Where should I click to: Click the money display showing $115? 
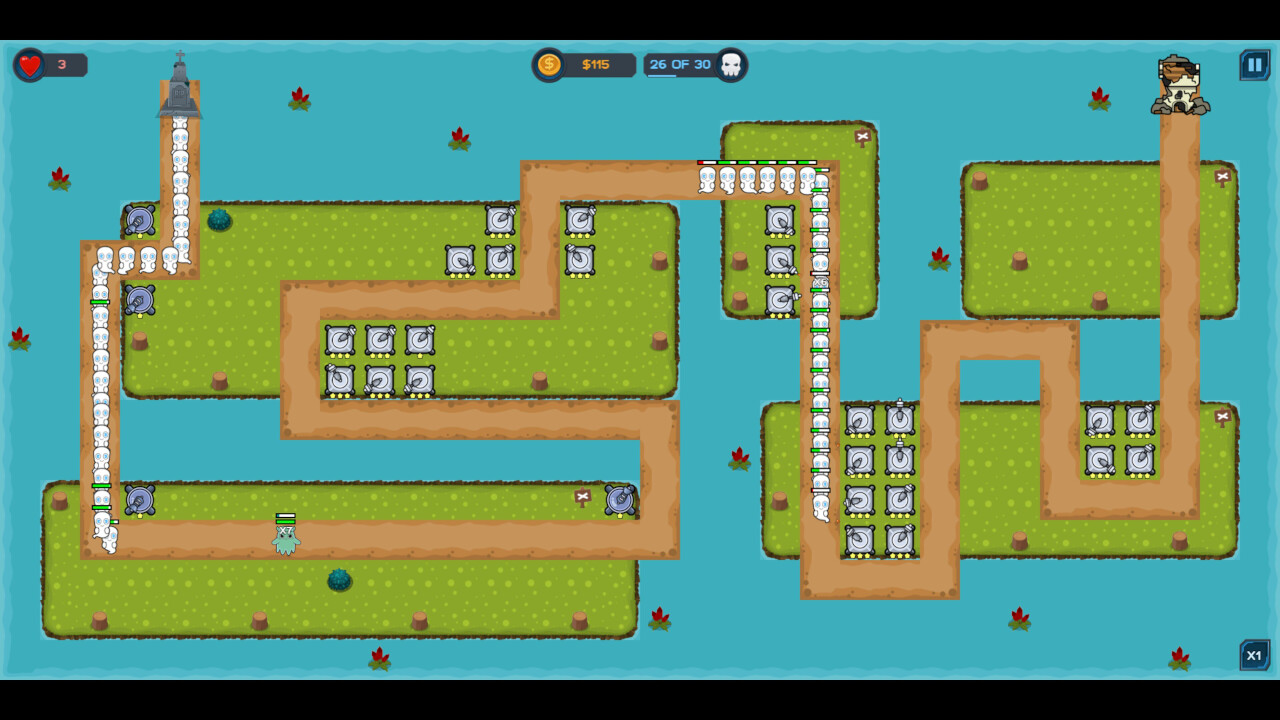[x=597, y=64]
